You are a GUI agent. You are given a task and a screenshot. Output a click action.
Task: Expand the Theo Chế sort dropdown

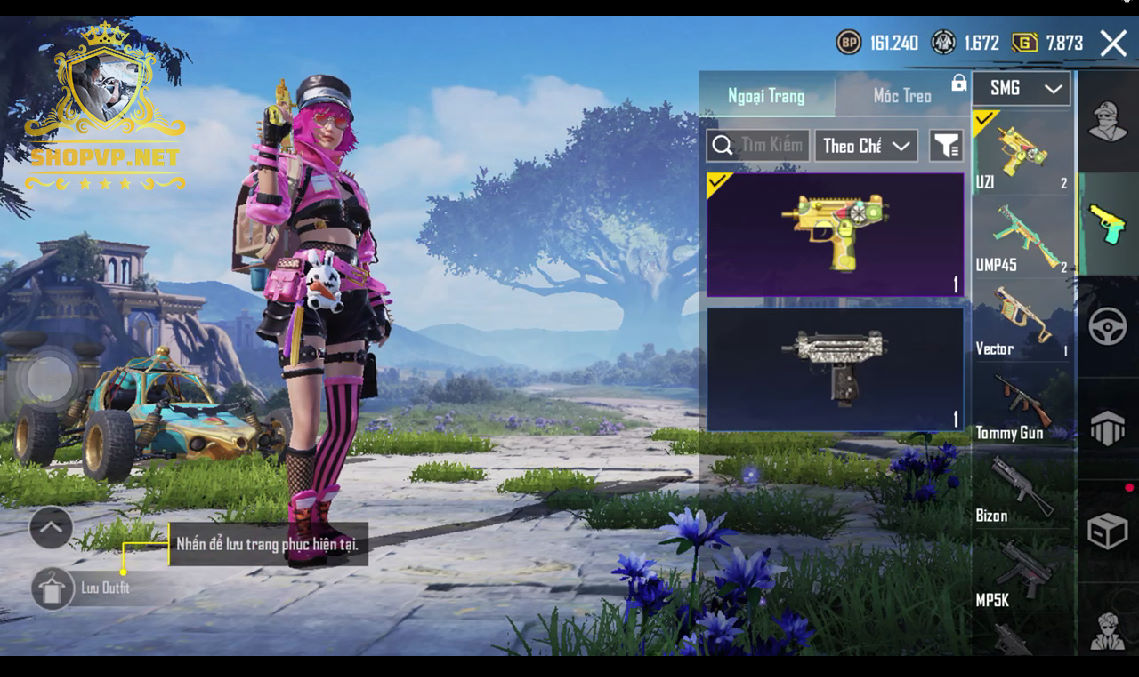pyautogui.click(x=866, y=146)
